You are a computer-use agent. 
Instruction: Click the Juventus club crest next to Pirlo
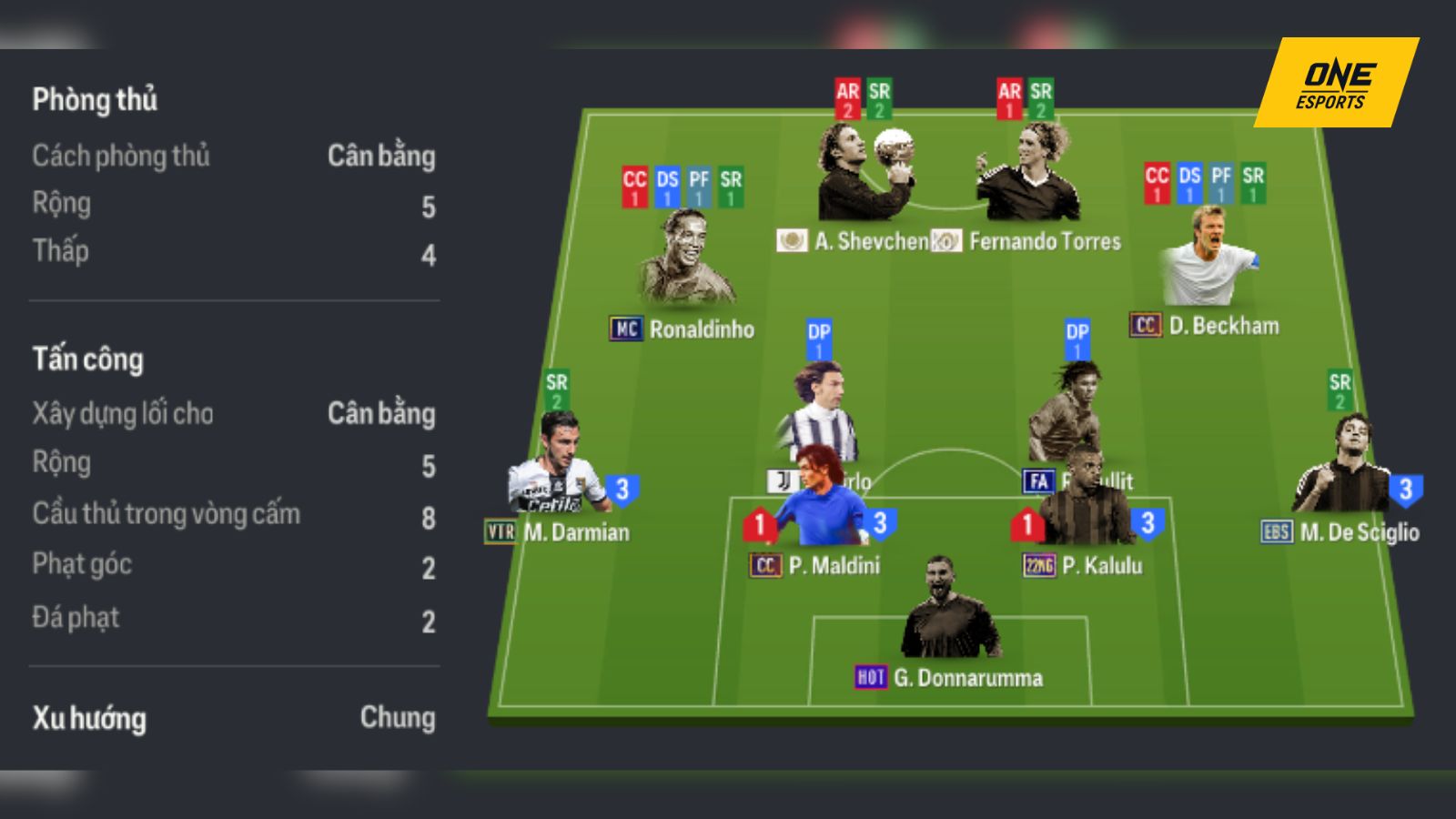pos(784,480)
